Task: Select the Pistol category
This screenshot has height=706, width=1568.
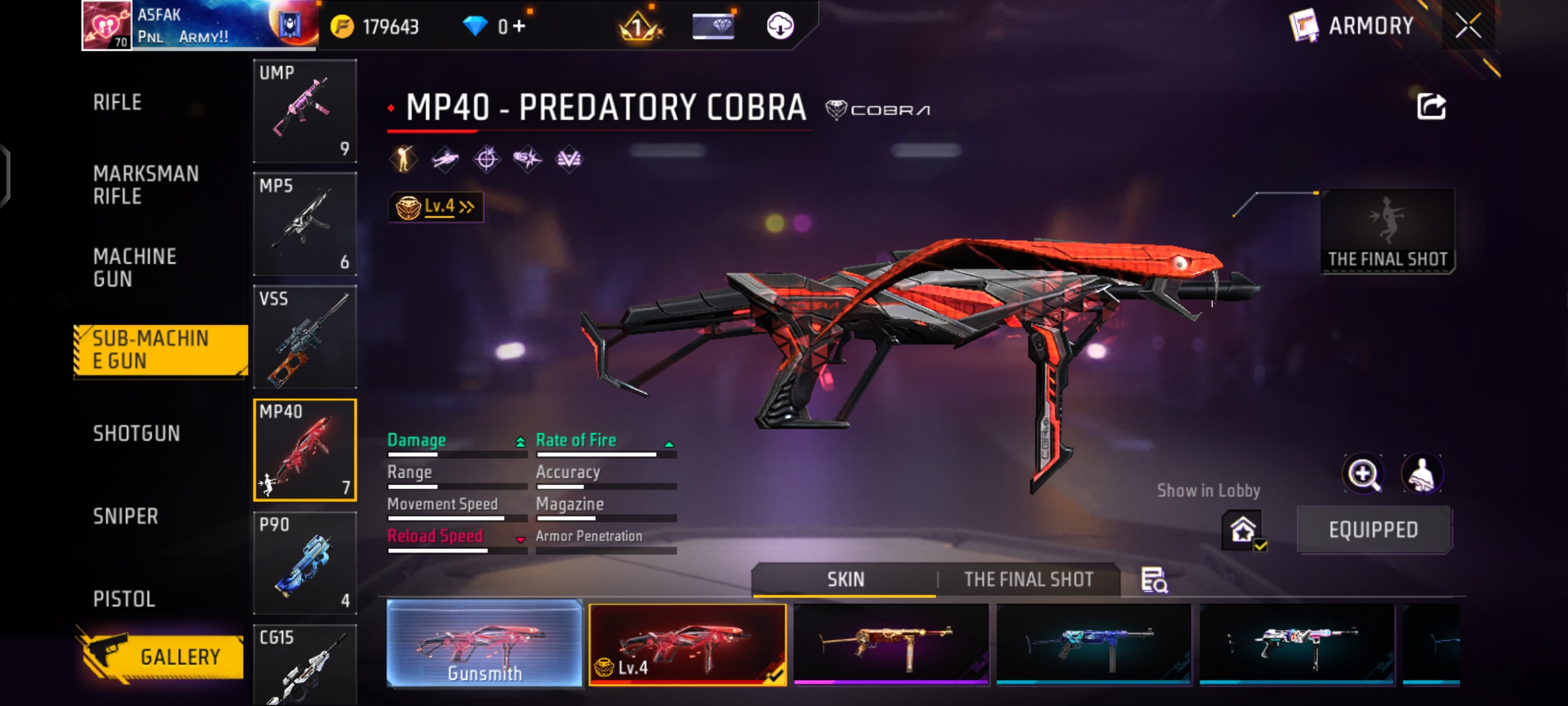Action: 124,599
